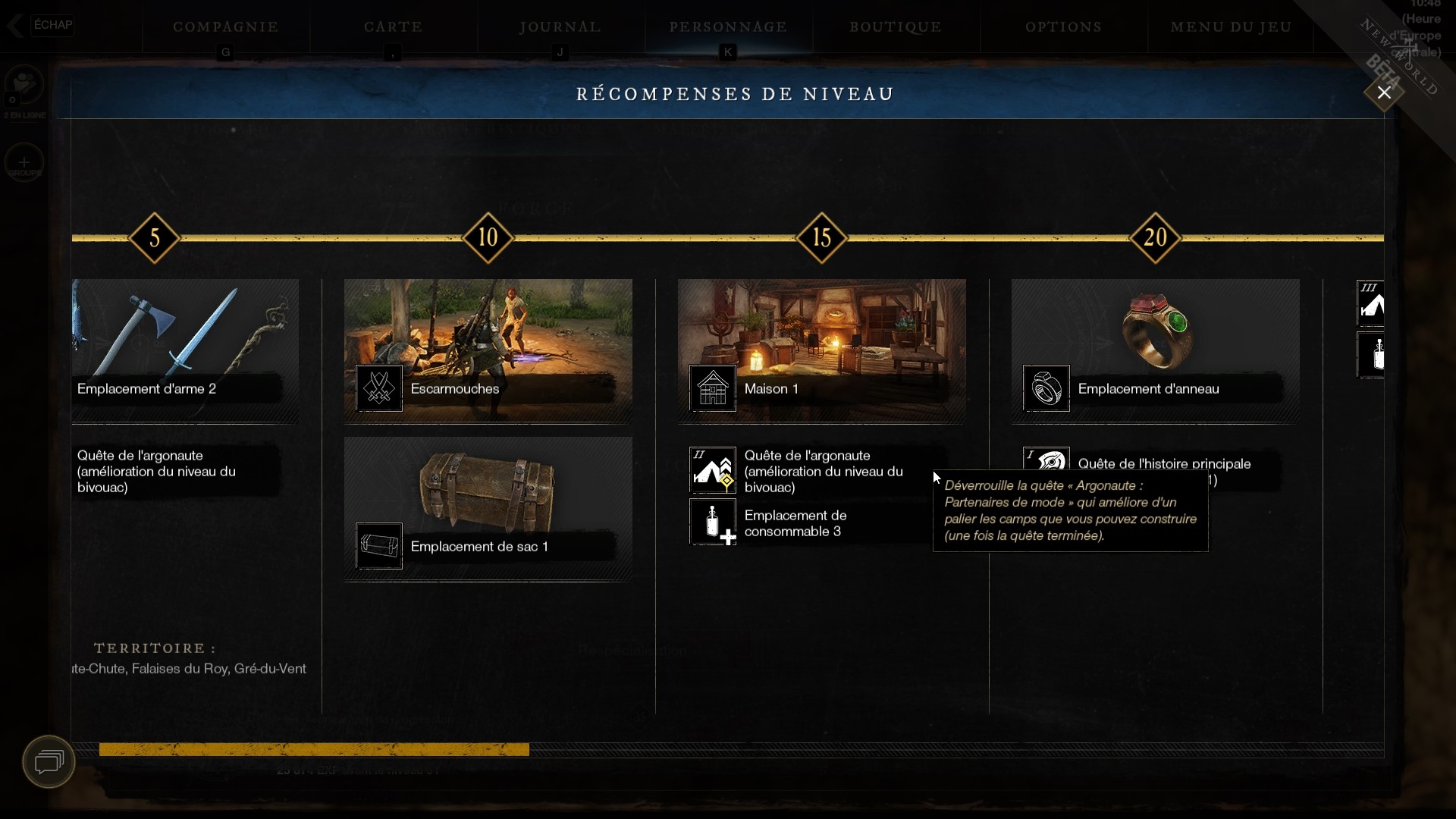The image size is (1456, 819).
Task: Open the chat bubble icon in bottom left corner
Action: [x=48, y=762]
